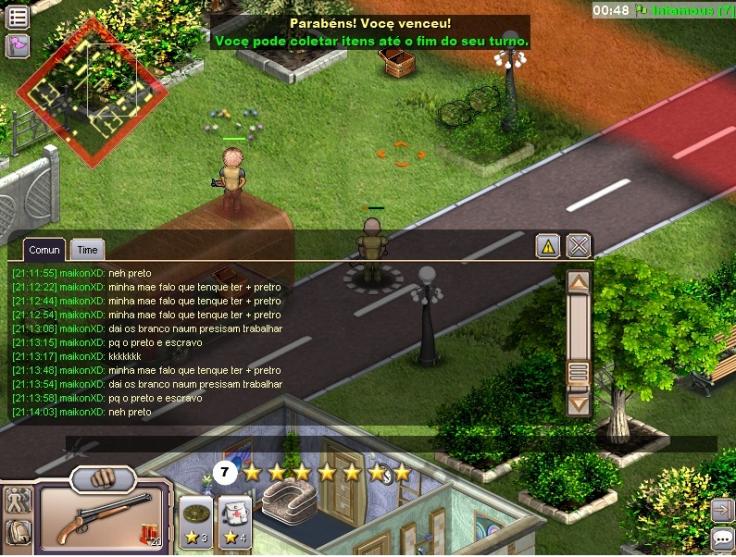736x557 pixels.
Task: Click the chat scrollbar handle
Action: (578, 373)
